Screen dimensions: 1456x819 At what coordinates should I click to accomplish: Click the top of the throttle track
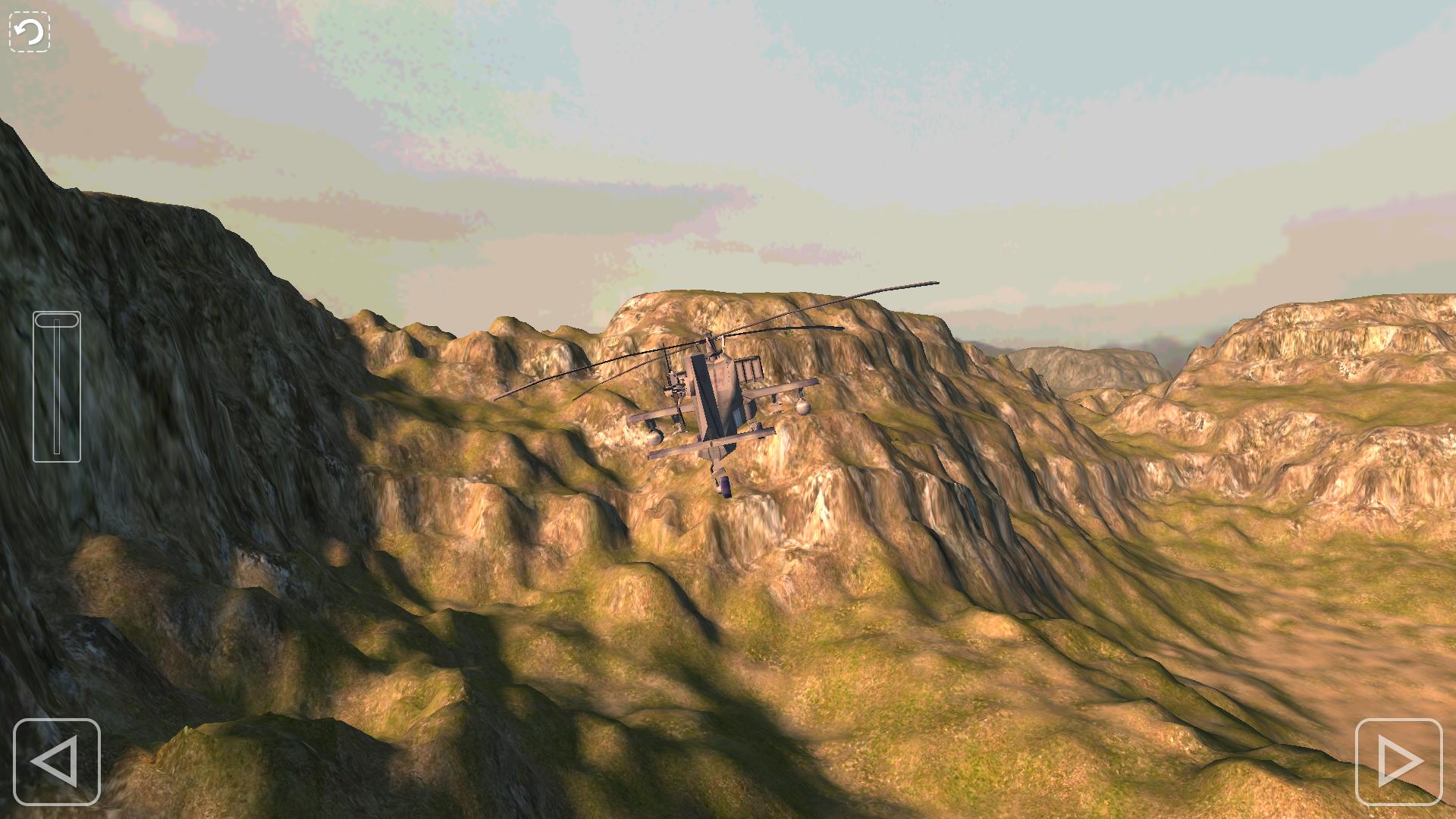(x=56, y=322)
